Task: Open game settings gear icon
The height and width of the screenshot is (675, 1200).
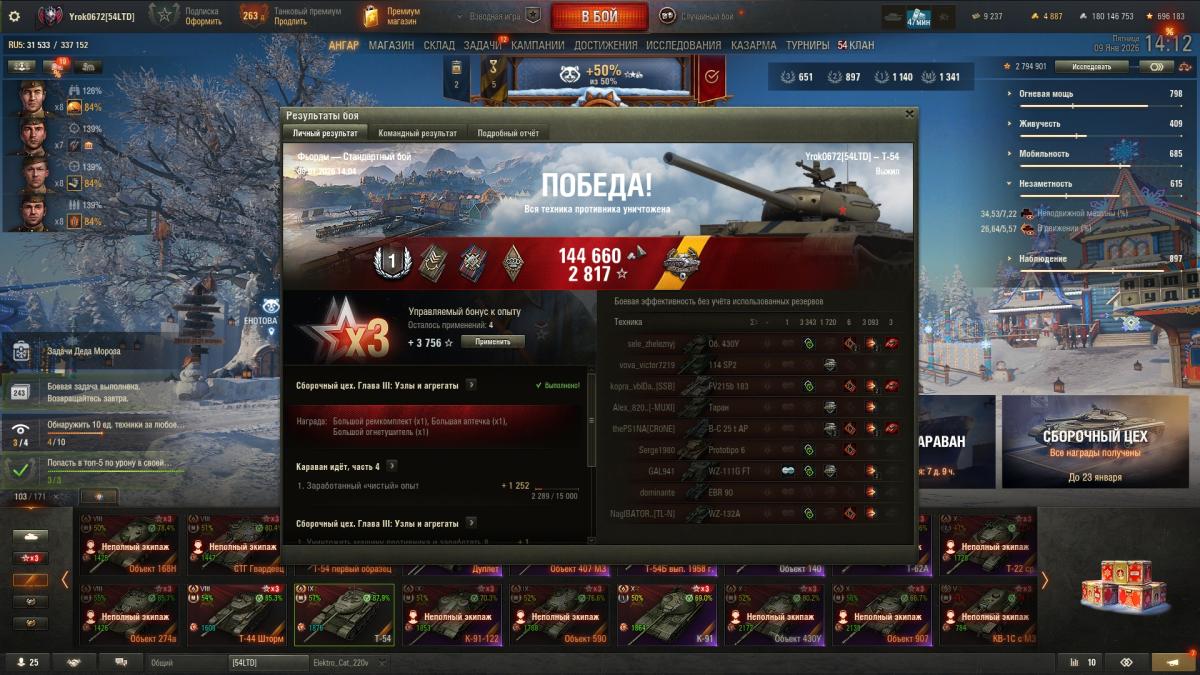Action: coord(14,16)
